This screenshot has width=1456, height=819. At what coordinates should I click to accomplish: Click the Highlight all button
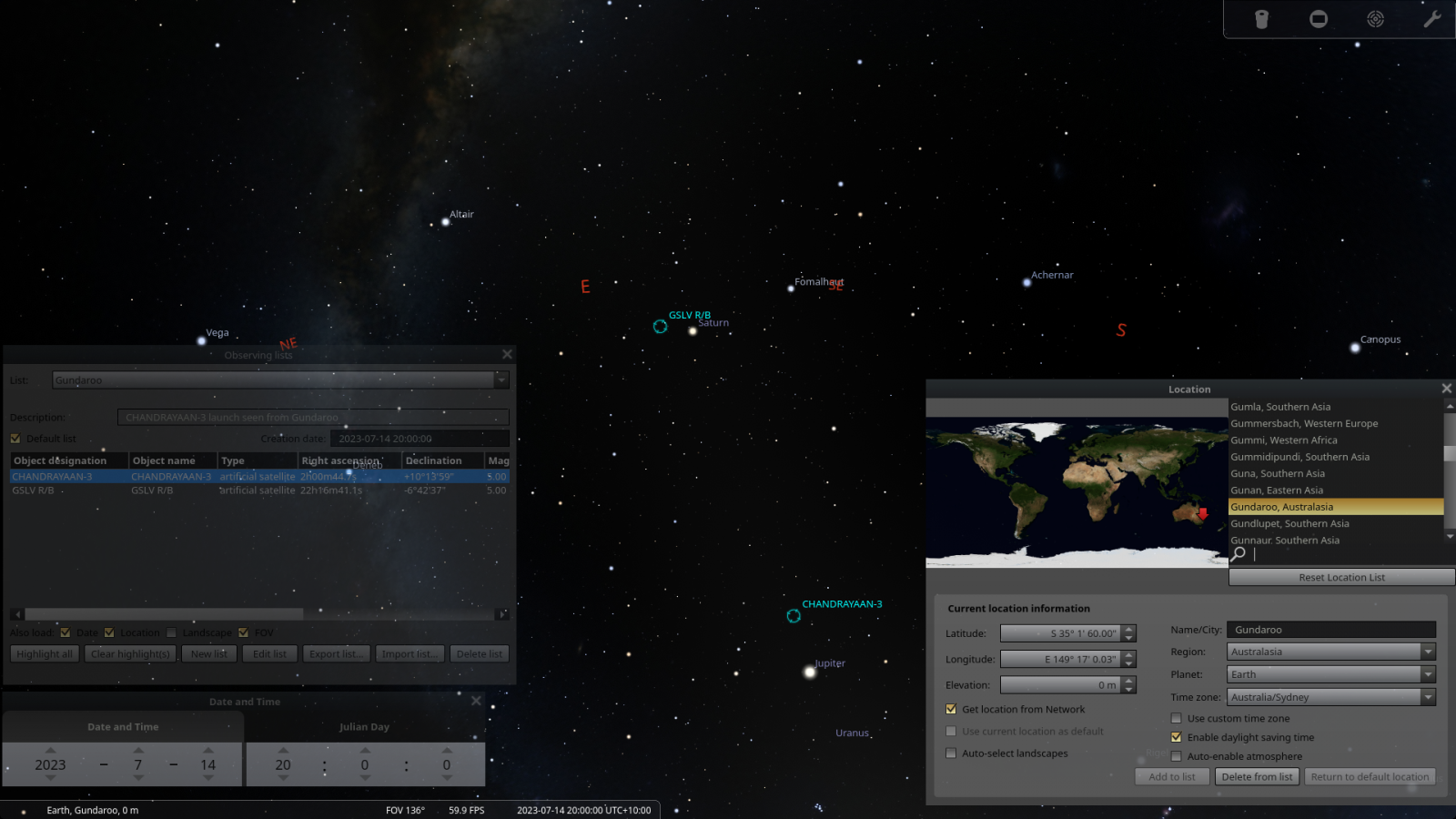click(x=45, y=653)
